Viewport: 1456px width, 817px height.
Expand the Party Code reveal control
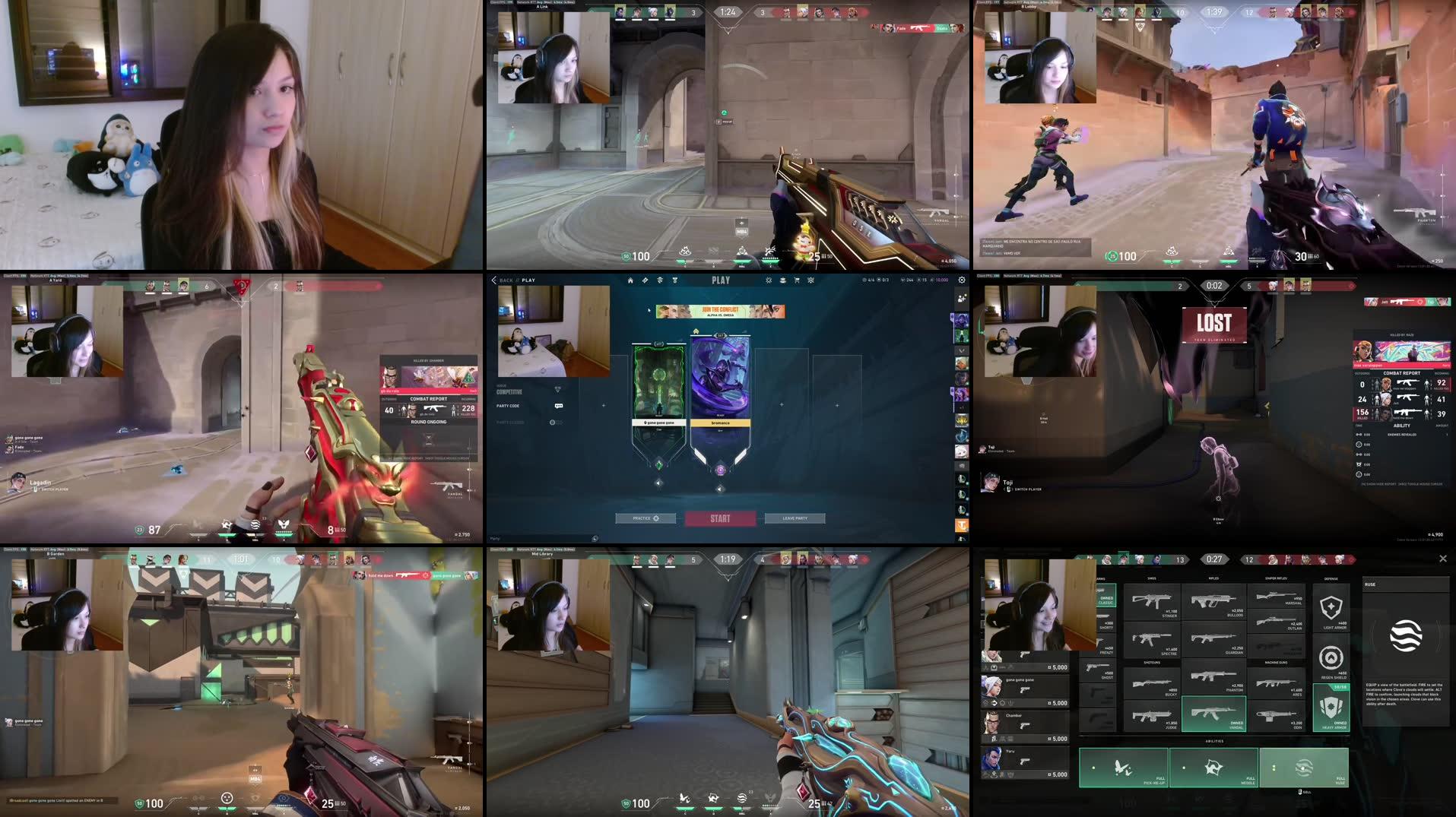point(559,406)
